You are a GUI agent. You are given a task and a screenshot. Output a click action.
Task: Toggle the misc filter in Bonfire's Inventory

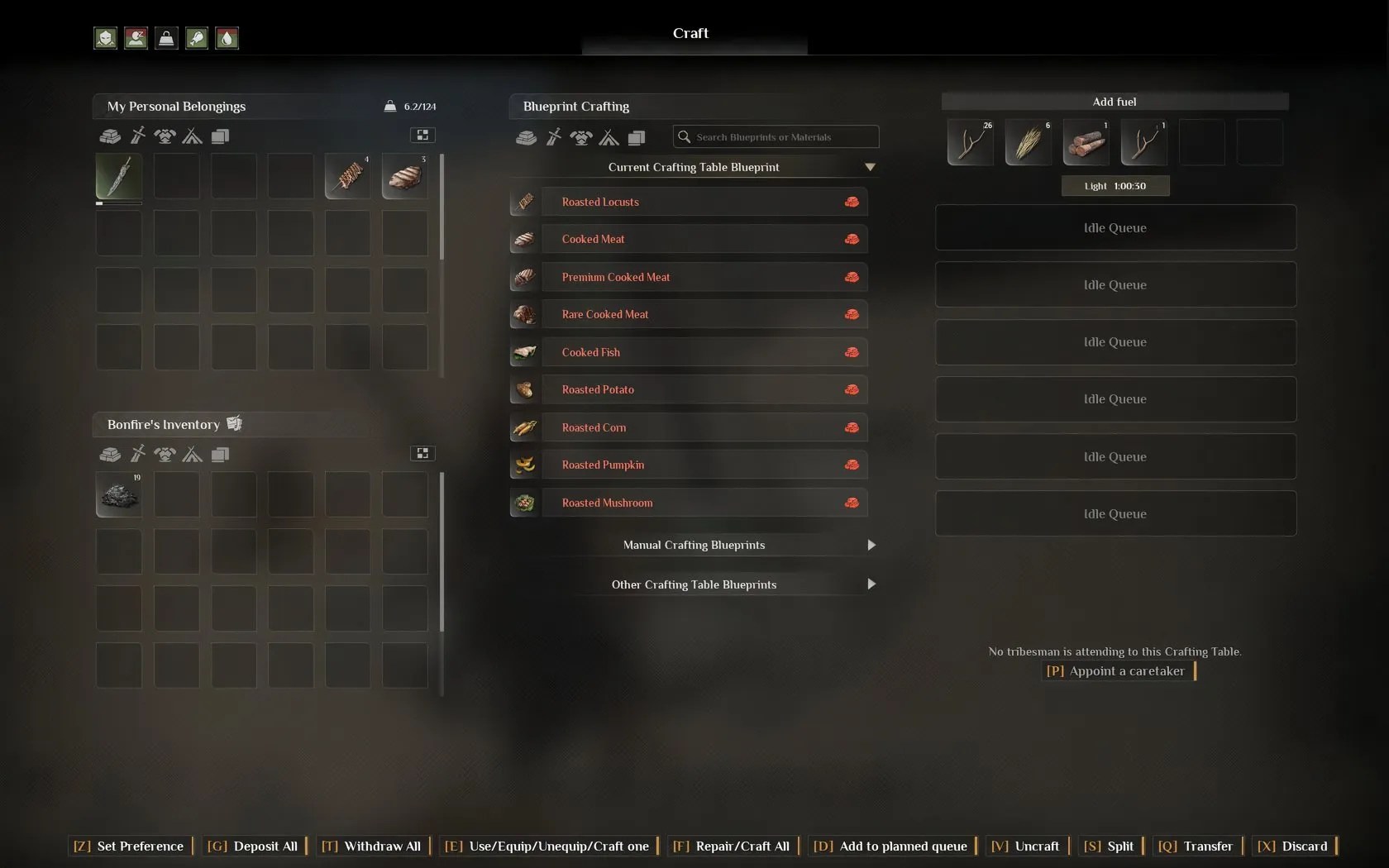click(221, 455)
